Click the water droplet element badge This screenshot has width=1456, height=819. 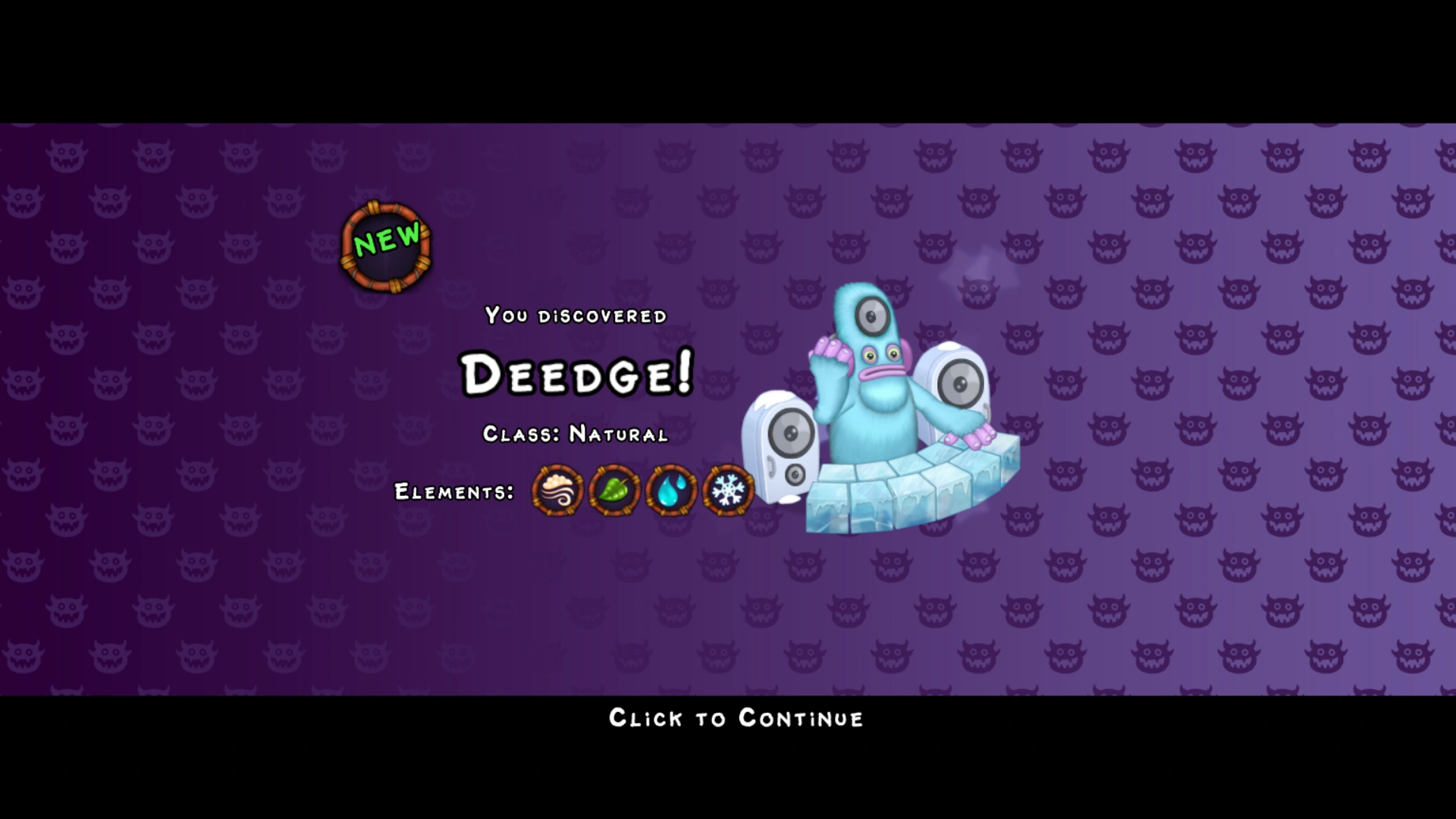coord(672,491)
